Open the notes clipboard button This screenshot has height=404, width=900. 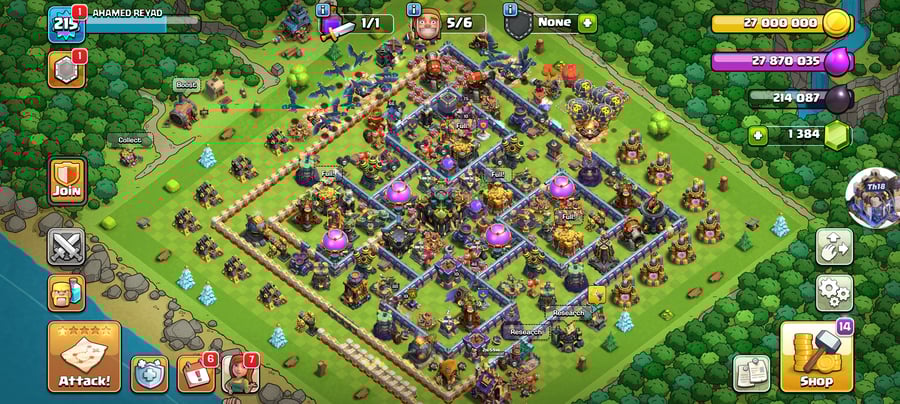pyautogui.click(x=751, y=372)
